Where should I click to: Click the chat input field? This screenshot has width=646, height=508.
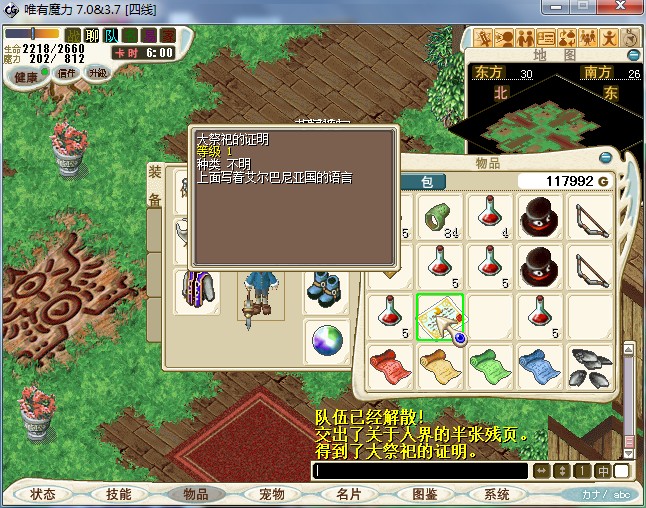[420, 471]
